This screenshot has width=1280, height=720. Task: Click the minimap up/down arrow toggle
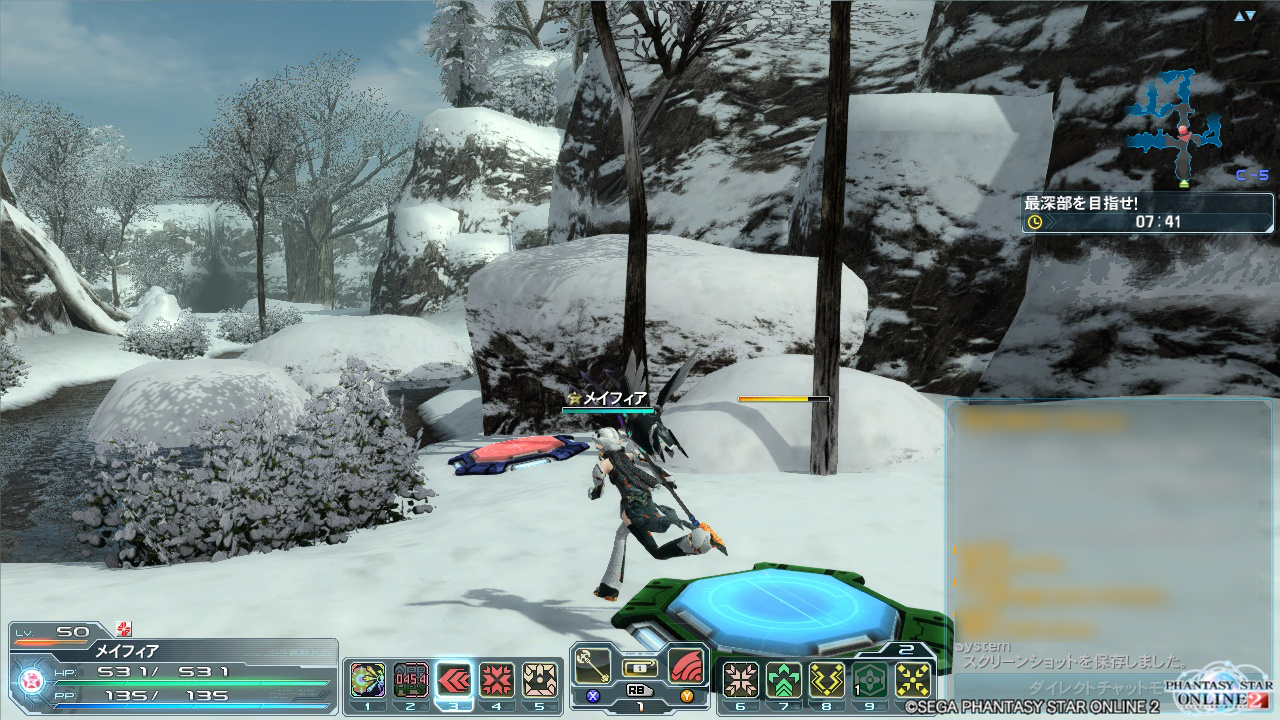coord(1244,16)
